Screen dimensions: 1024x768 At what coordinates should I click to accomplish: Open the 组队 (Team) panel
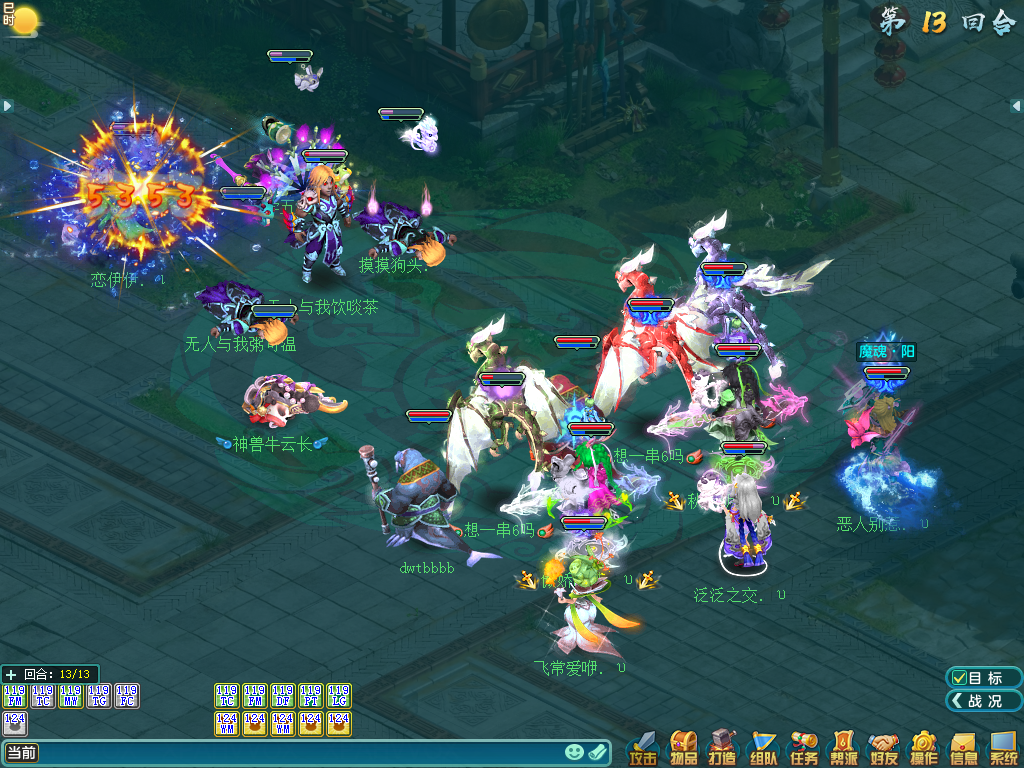pyautogui.click(x=763, y=748)
